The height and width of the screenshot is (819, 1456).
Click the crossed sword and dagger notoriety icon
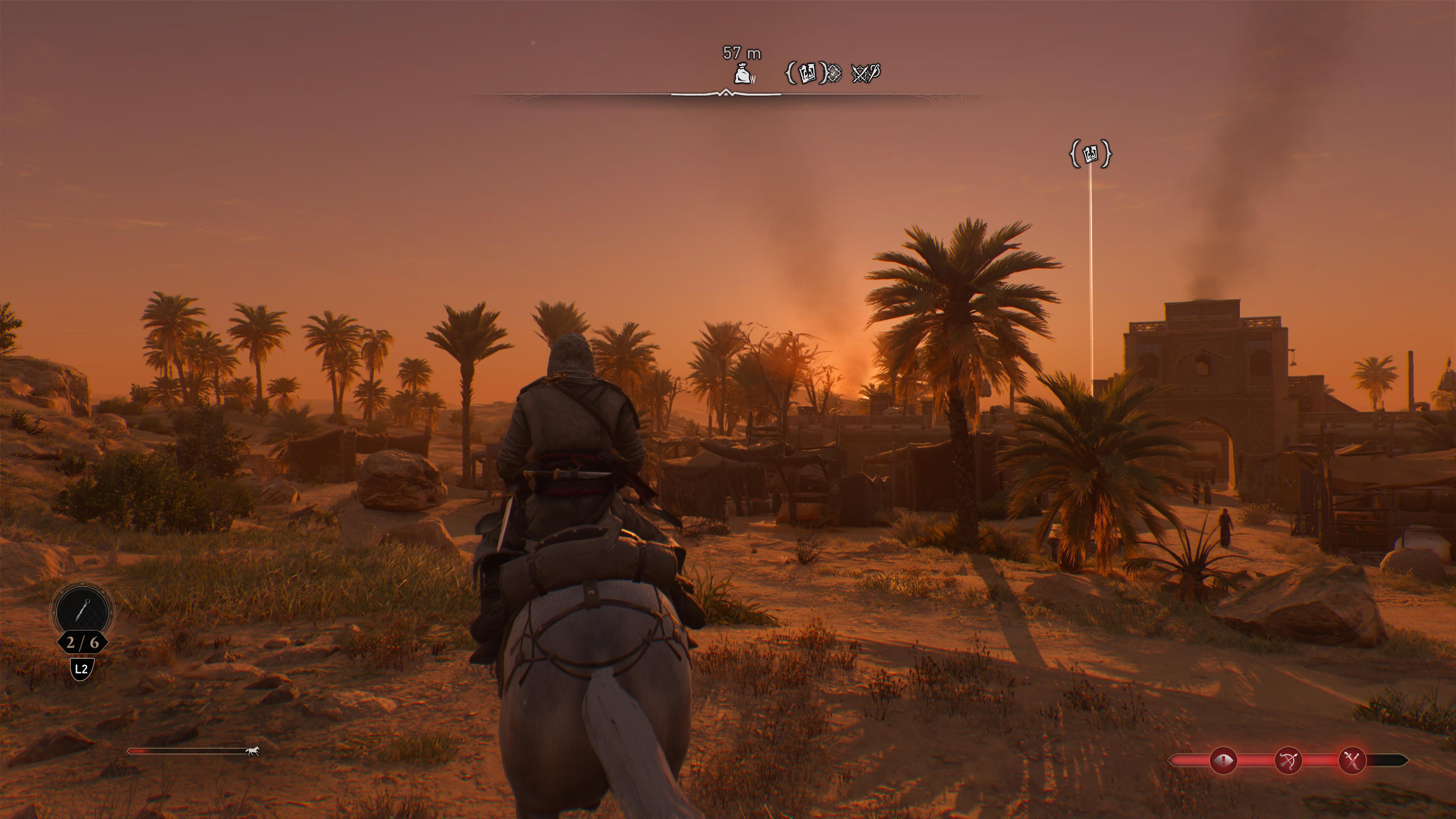pyautogui.click(x=1352, y=761)
